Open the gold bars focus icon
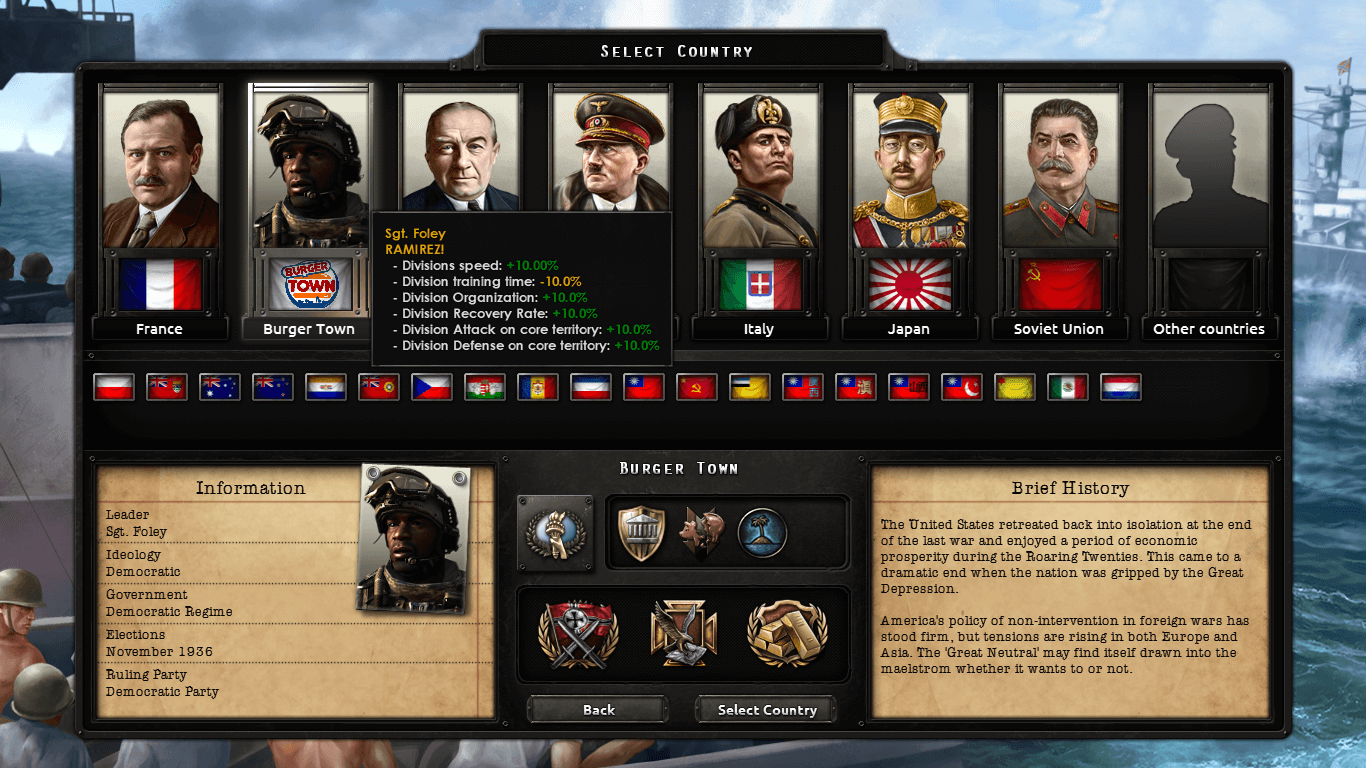1366x768 pixels. click(787, 634)
